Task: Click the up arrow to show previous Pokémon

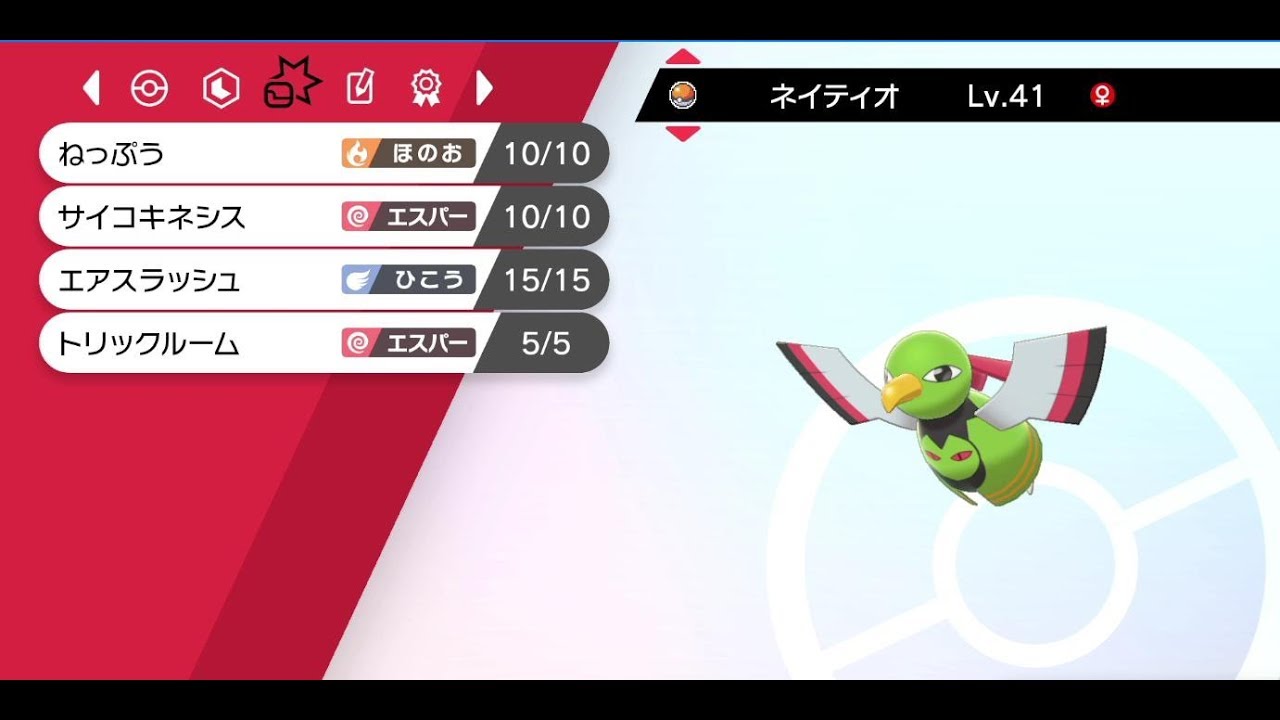Action: click(684, 57)
